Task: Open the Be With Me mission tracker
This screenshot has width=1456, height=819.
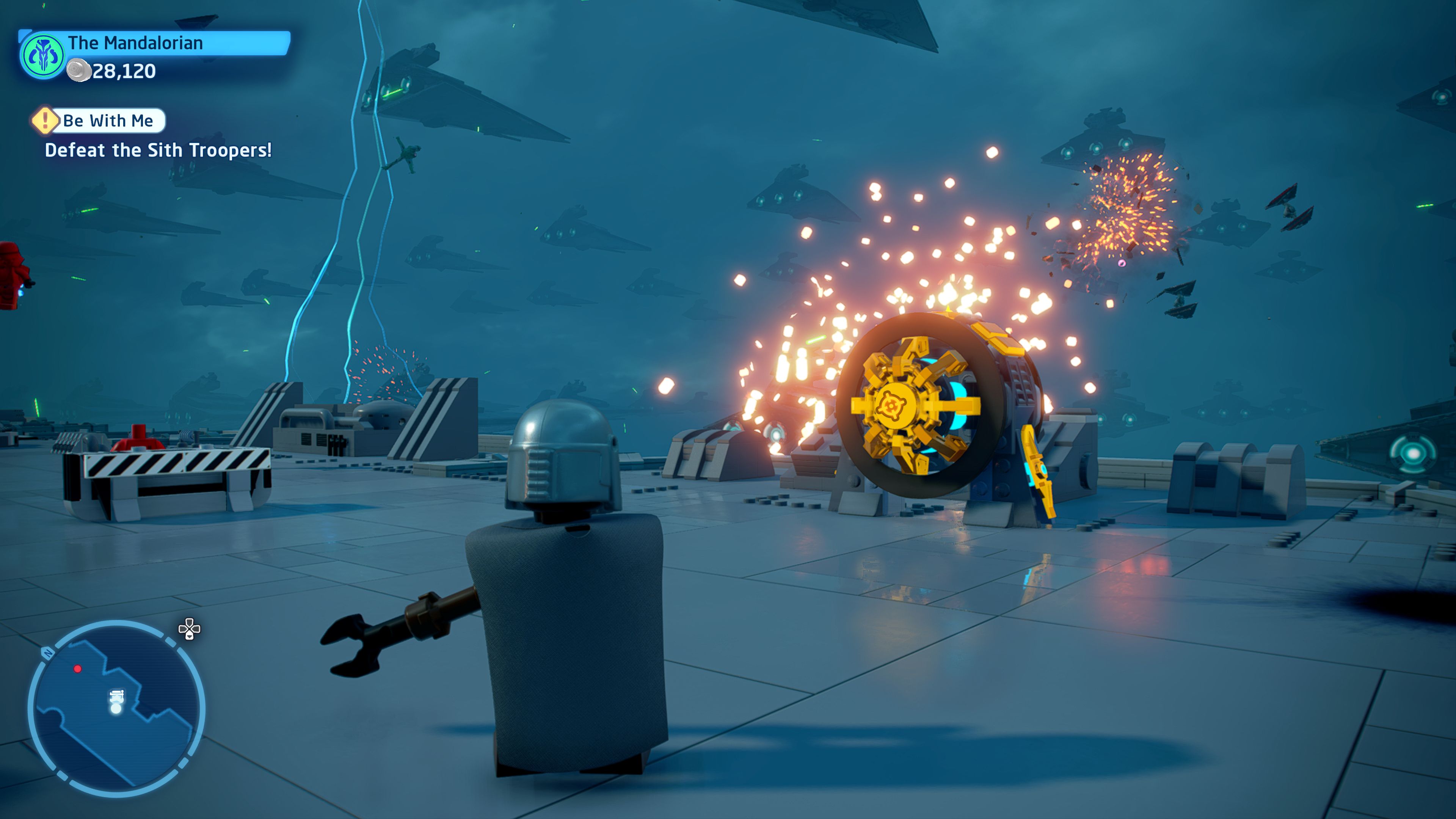Action: tap(107, 121)
